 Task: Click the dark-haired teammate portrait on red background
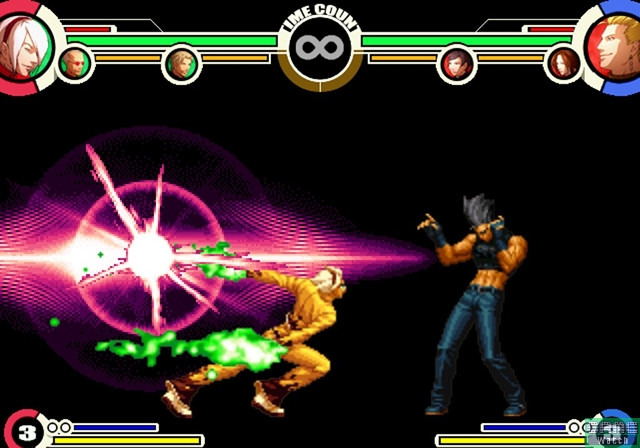457,64
